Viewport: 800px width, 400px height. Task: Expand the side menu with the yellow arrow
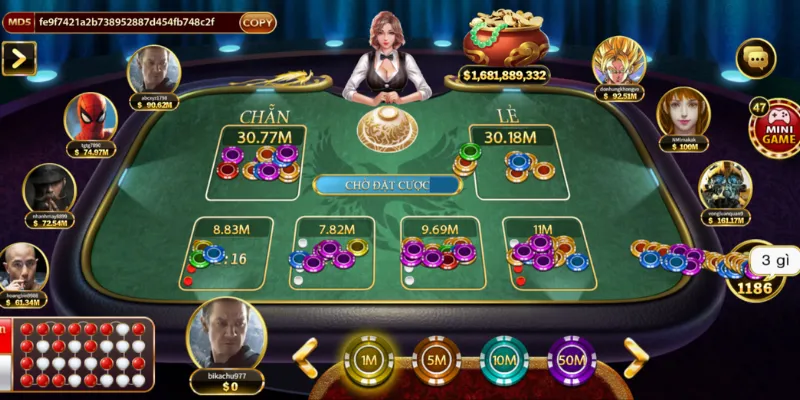point(19,58)
